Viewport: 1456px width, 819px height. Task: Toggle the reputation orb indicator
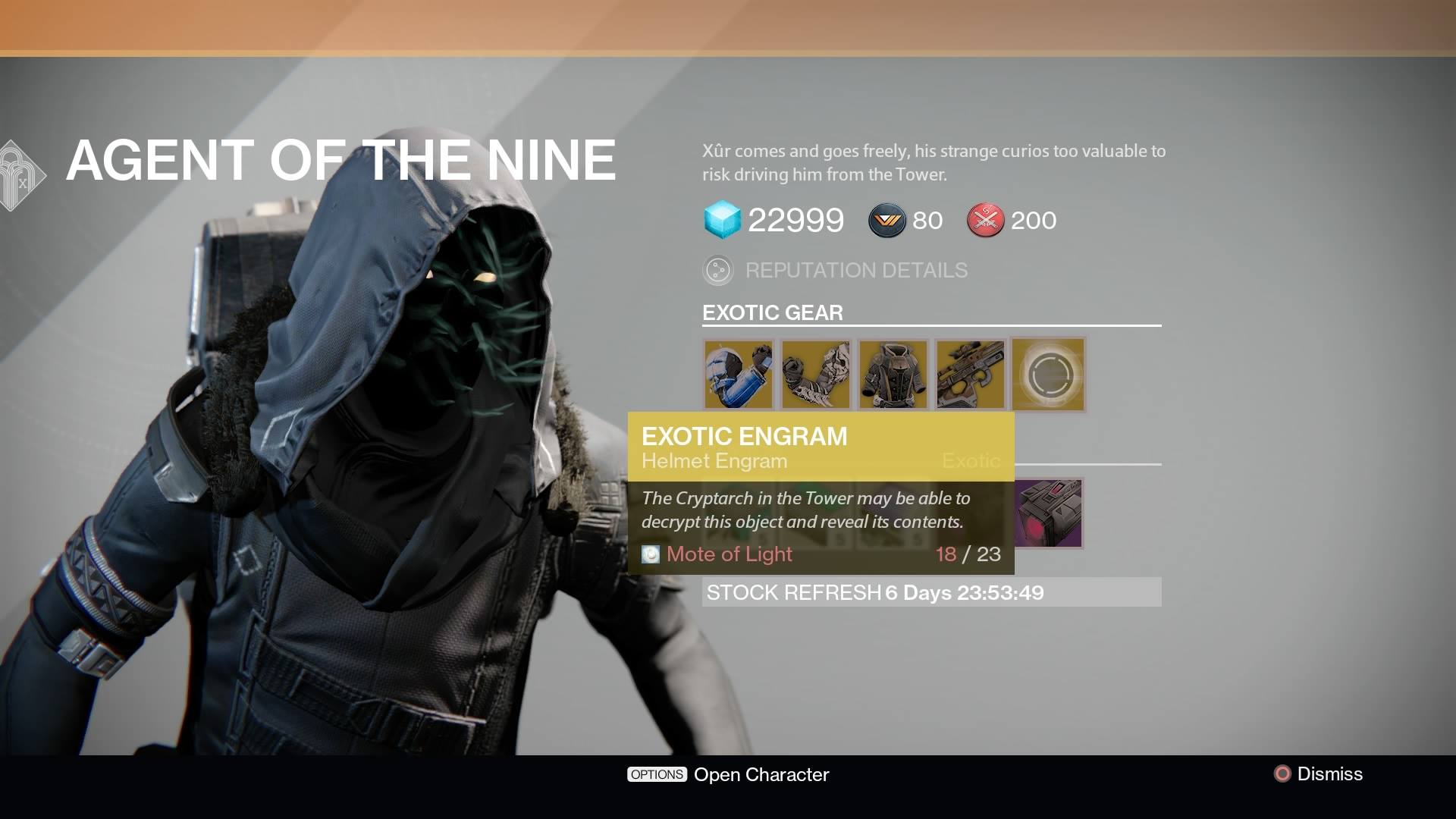718,270
